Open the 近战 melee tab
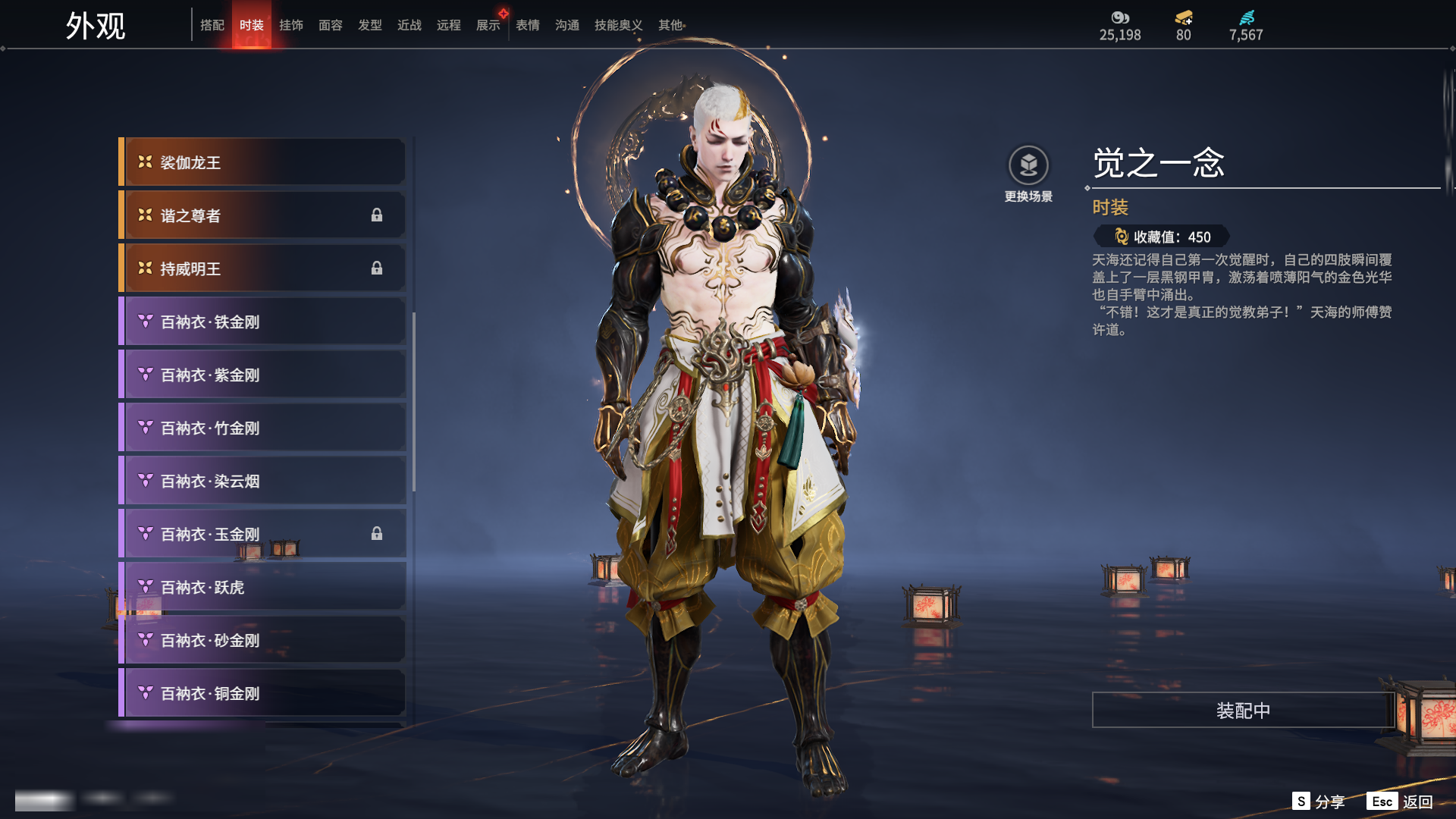The height and width of the screenshot is (819, 1456). (409, 25)
